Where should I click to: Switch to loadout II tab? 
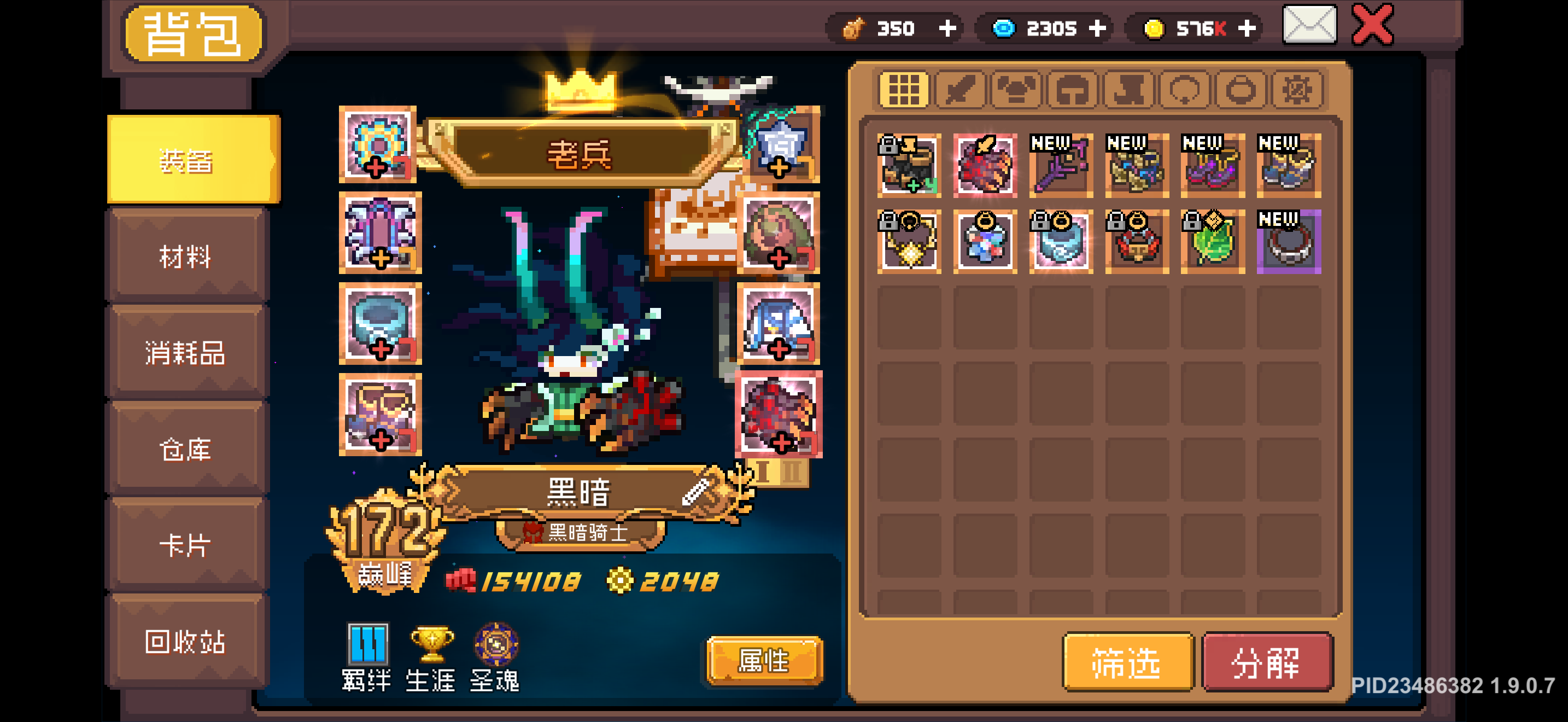coord(792,473)
